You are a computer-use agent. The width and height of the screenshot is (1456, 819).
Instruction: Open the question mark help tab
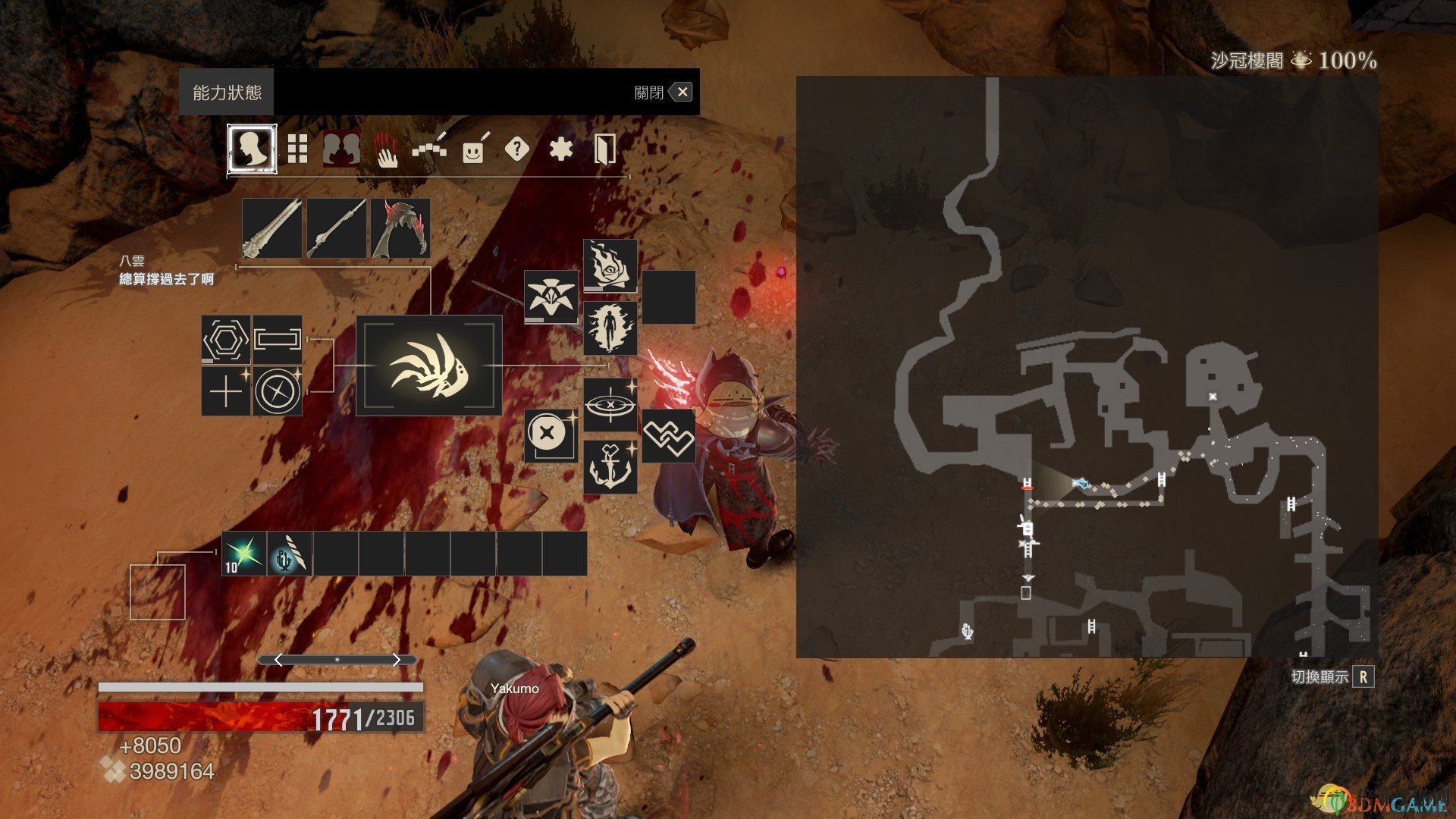tap(516, 149)
